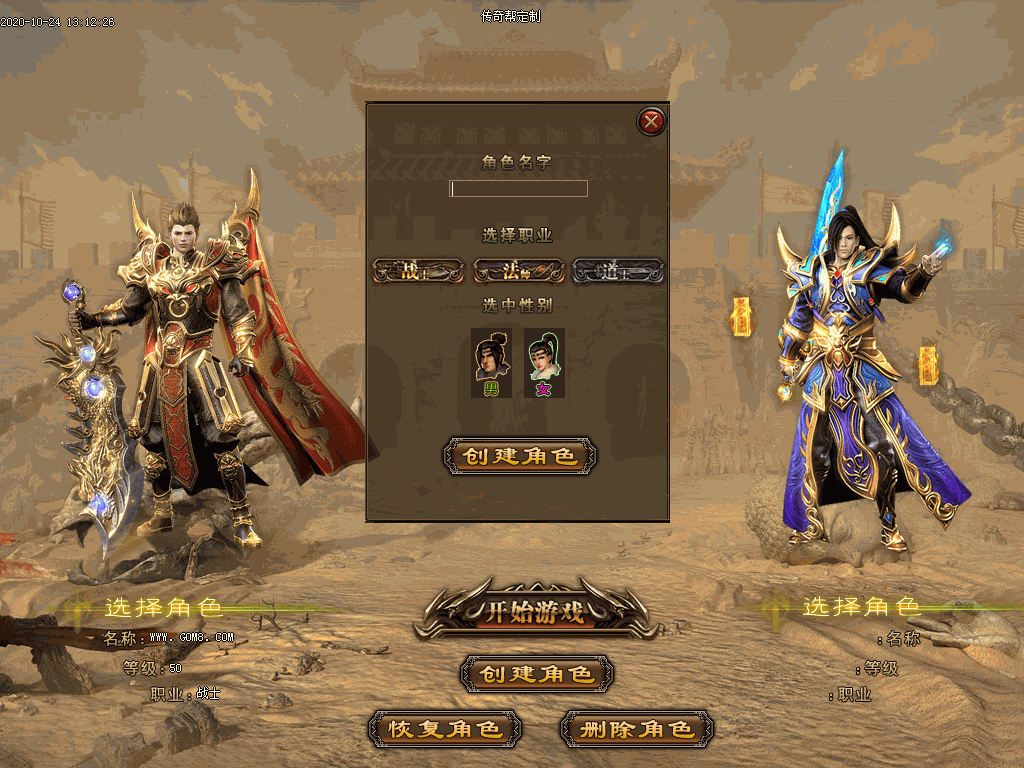This screenshot has width=1024, height=768.
Task: Select the male gender portrait
Action: pos(491,362)
